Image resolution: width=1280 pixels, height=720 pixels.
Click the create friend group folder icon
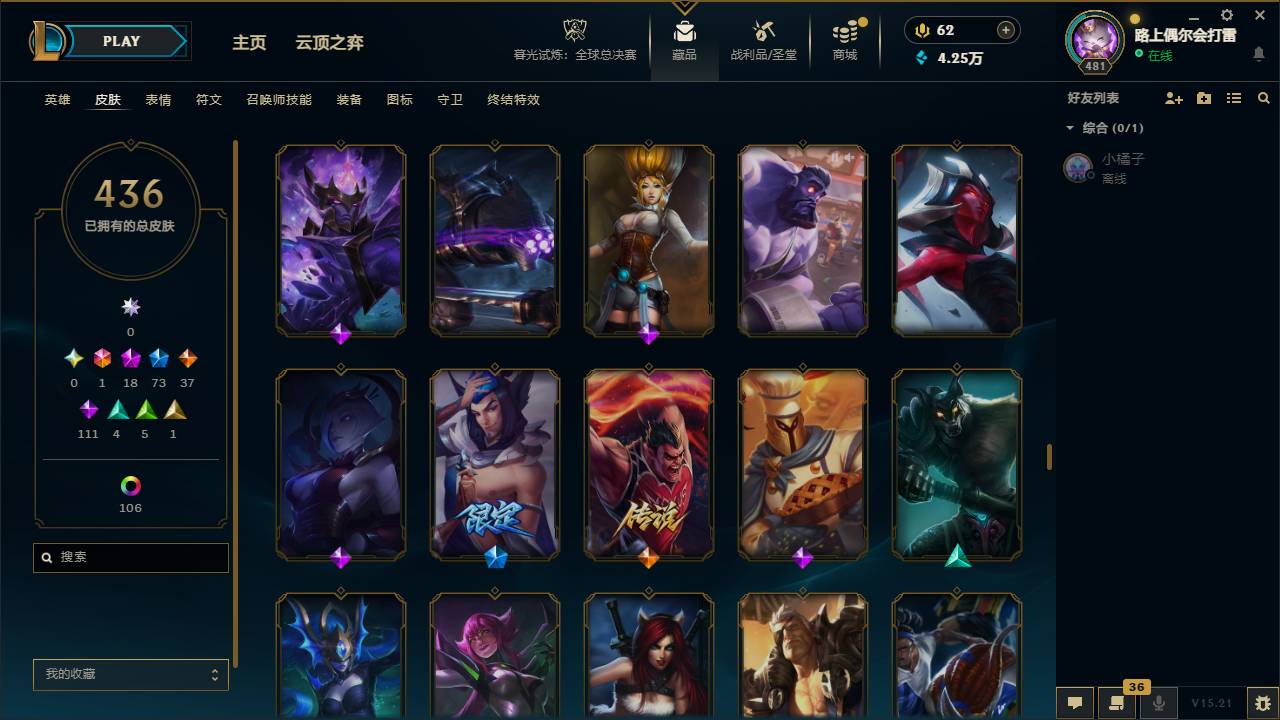pyautogui.click(x=1203, y=98)
